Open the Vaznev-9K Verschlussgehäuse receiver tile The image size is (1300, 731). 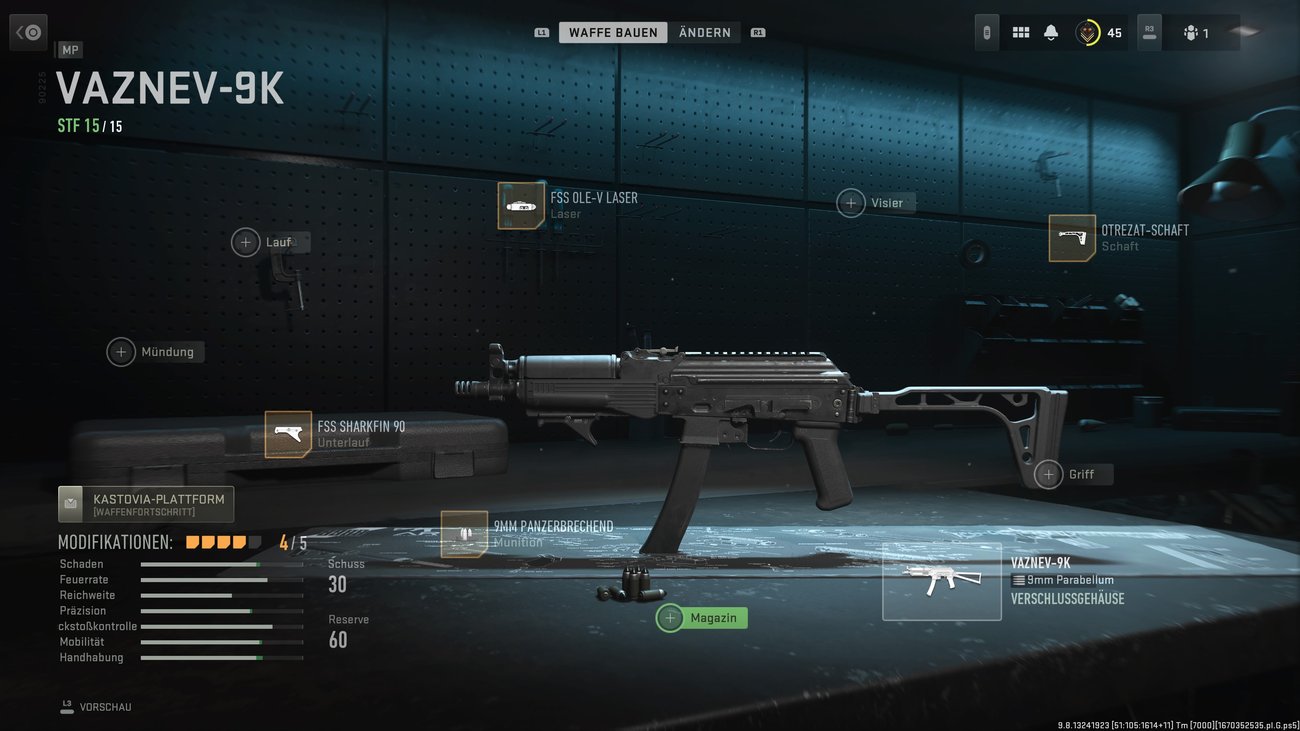pyautogui.click(x=941, y=581)
